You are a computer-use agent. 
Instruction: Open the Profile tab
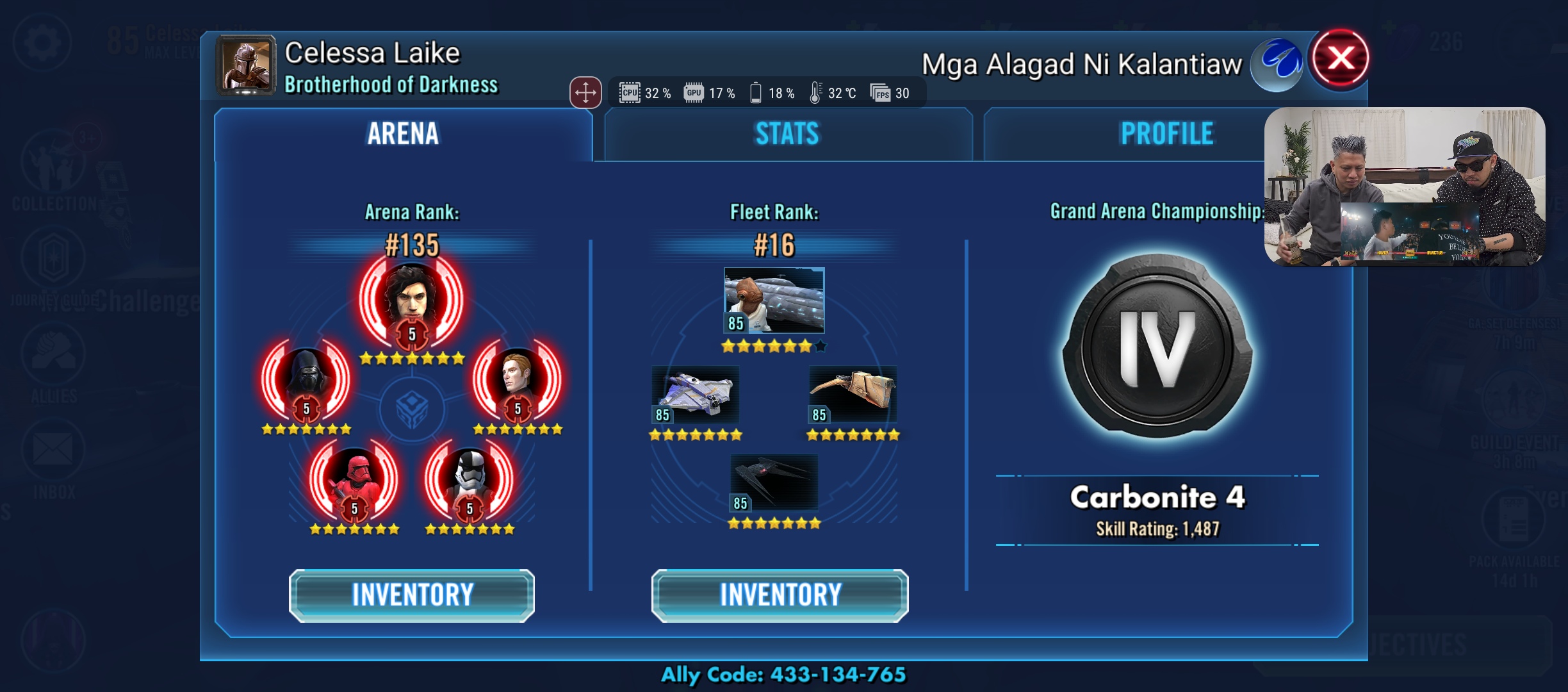tap(1166, 134)
